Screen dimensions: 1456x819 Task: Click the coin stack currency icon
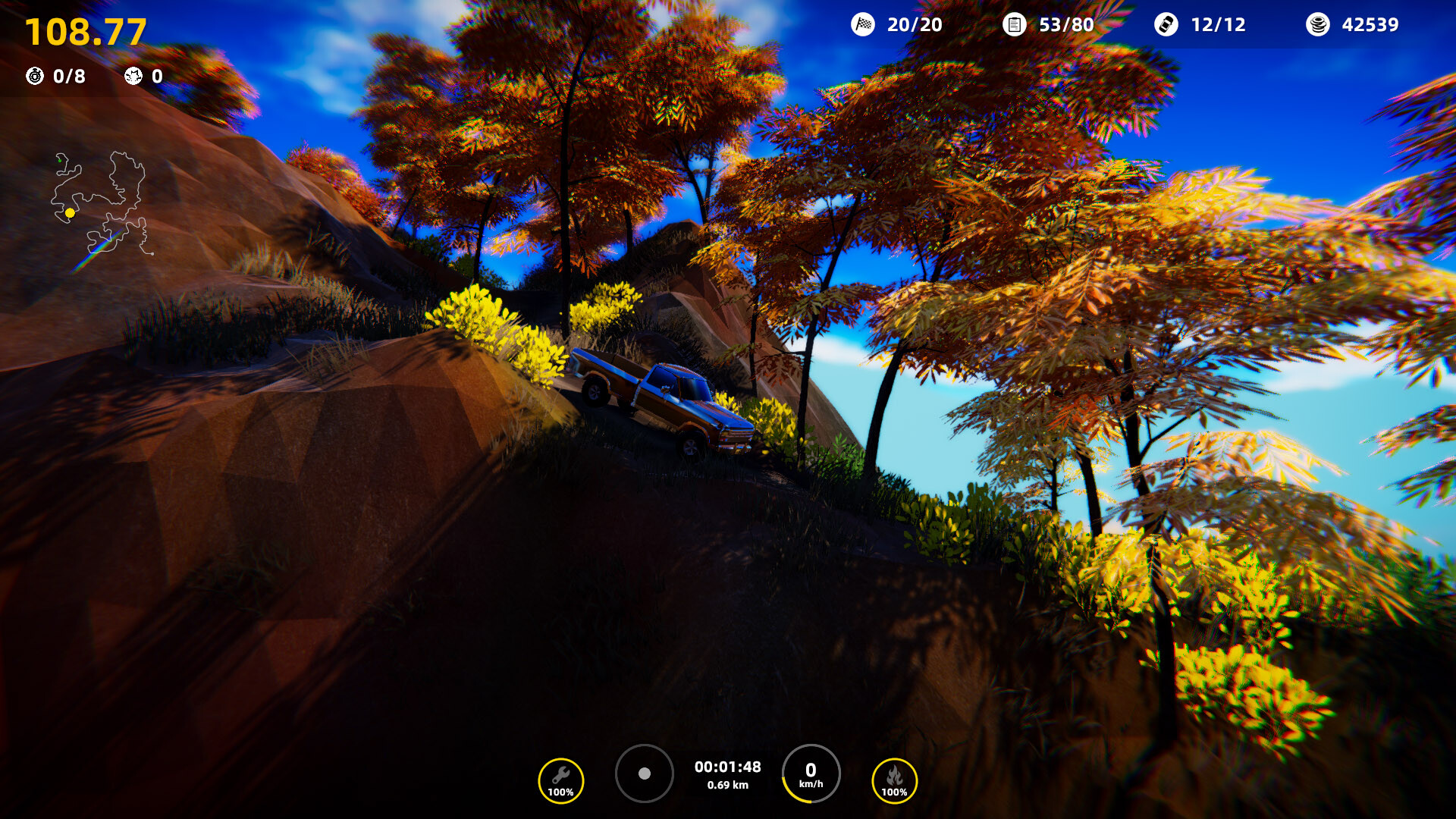pos(1318,24)
